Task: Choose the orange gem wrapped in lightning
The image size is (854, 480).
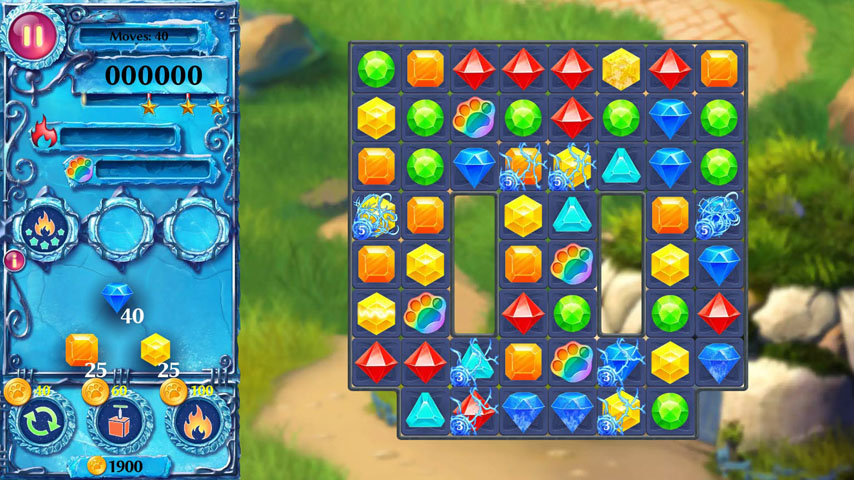Action: pyautogui.click(x=523, y=165)
